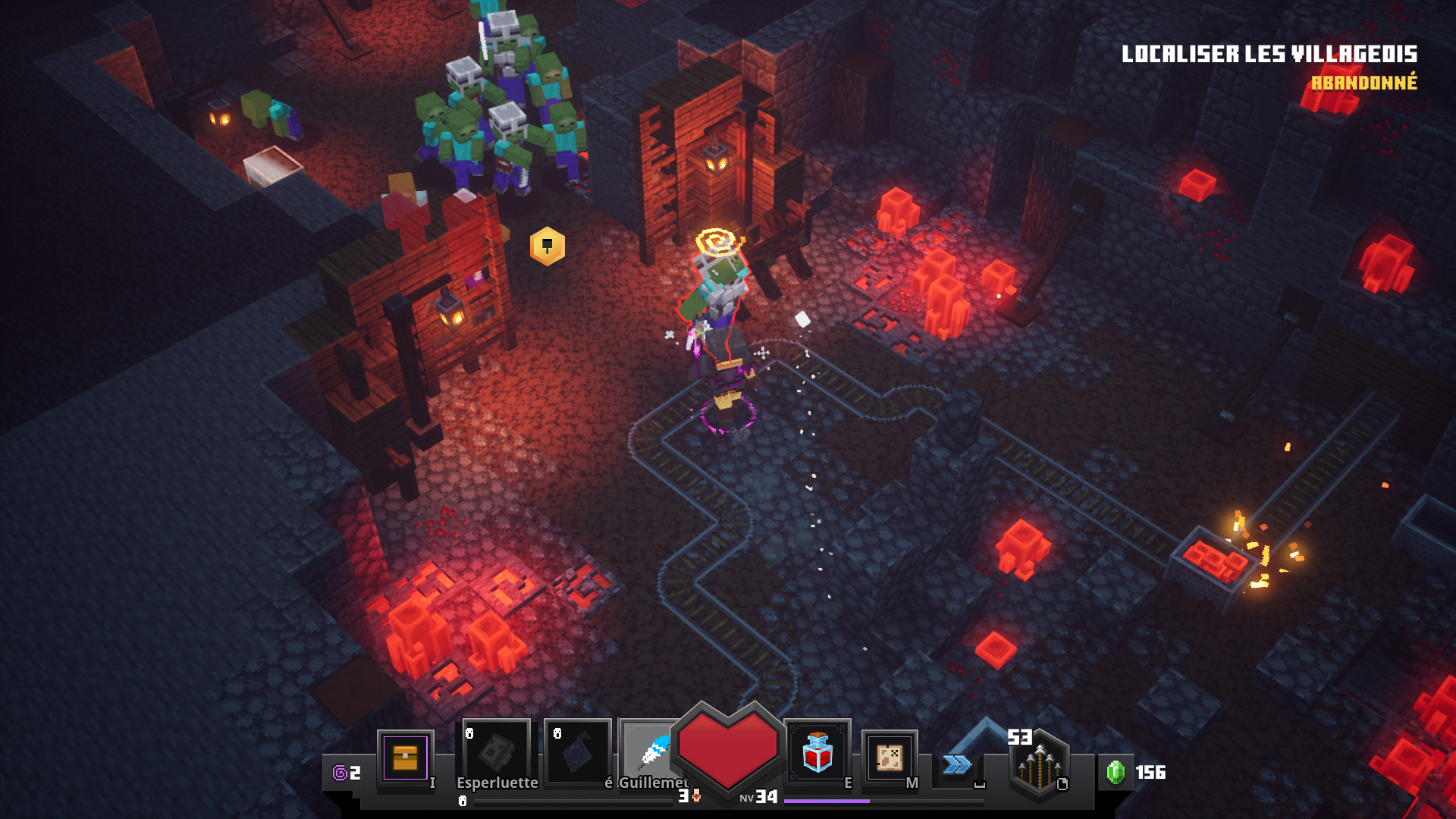Select the Guillemet item label
The height and width of the screenshot is (819, 1456).
click(x=651, y=782)
